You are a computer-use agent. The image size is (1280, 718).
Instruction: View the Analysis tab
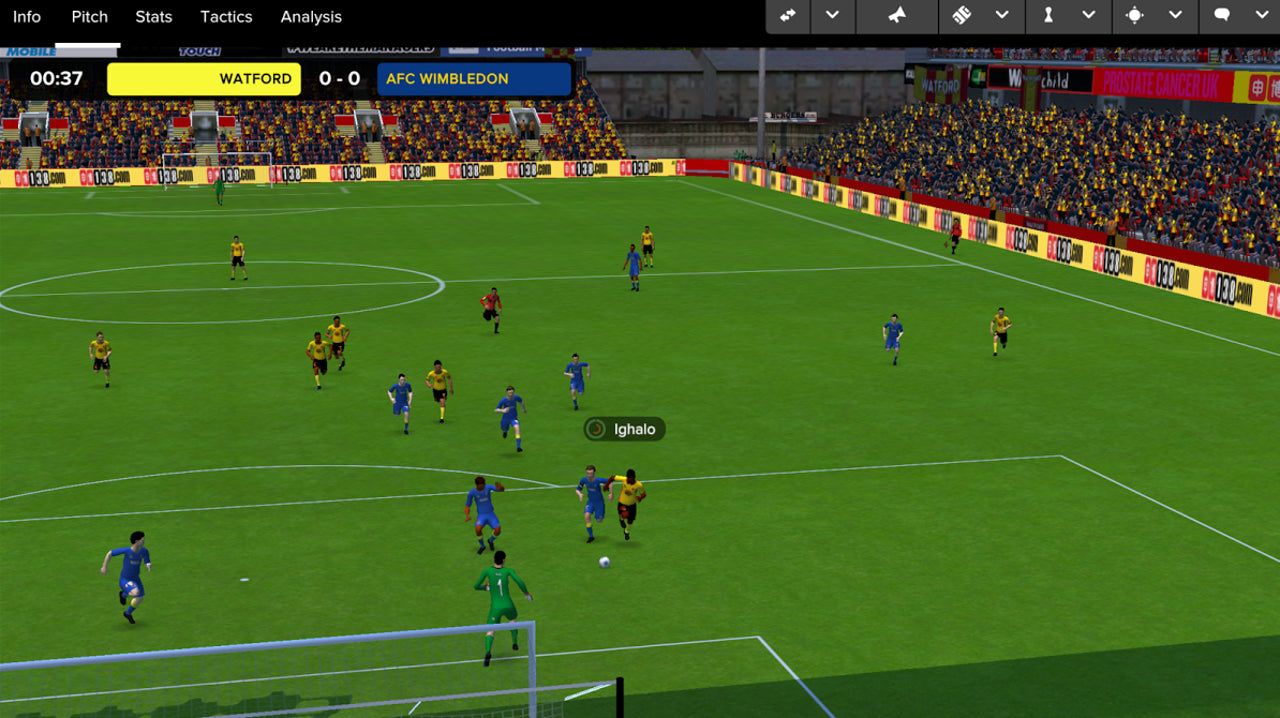(311, 17)
